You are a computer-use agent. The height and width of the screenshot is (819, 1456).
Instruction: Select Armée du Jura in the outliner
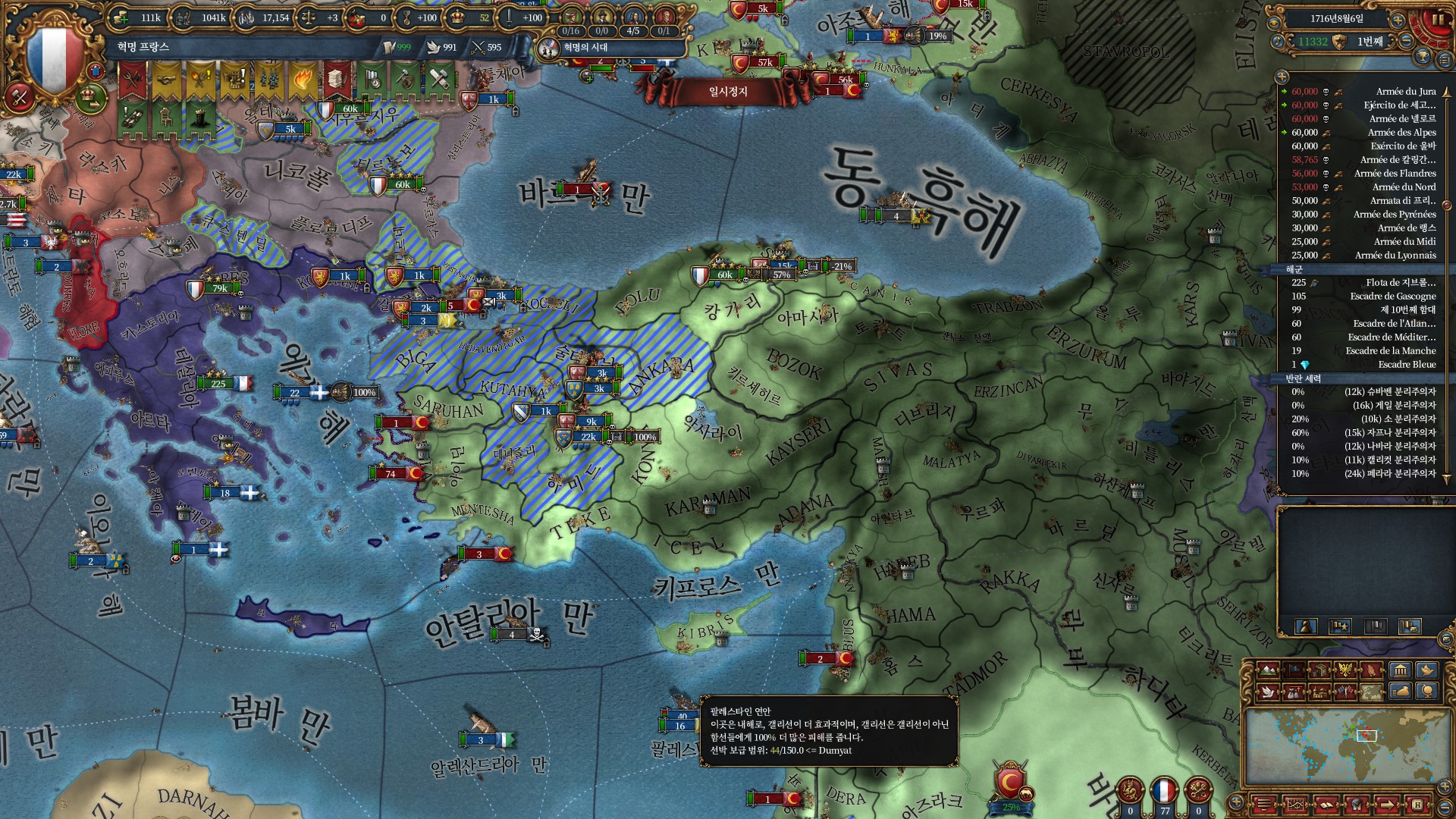coord(1405,92)
